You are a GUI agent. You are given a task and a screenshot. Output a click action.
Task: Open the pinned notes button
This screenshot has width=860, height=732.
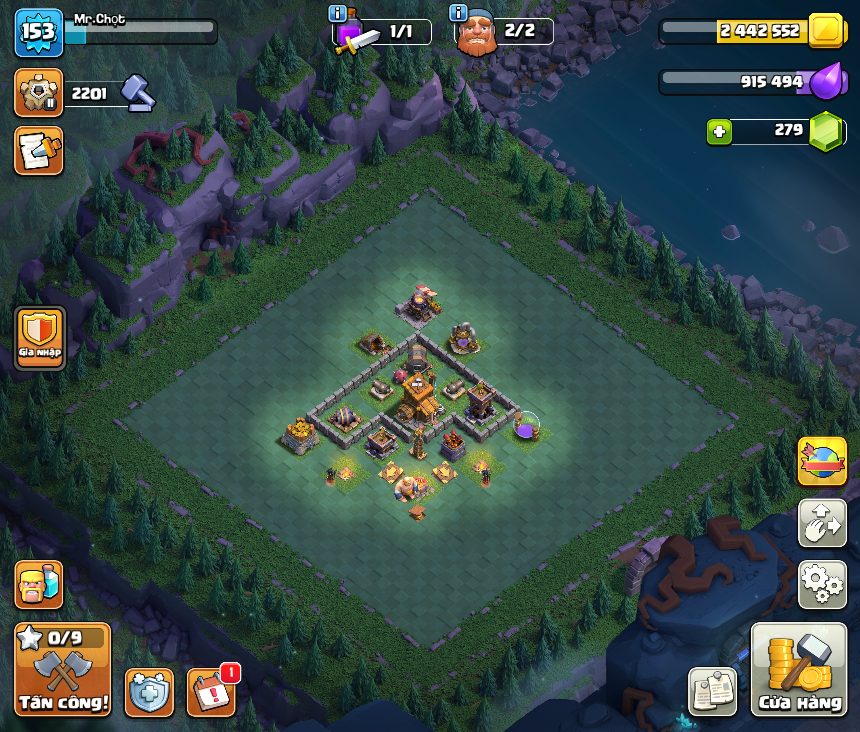pos(713,692)
